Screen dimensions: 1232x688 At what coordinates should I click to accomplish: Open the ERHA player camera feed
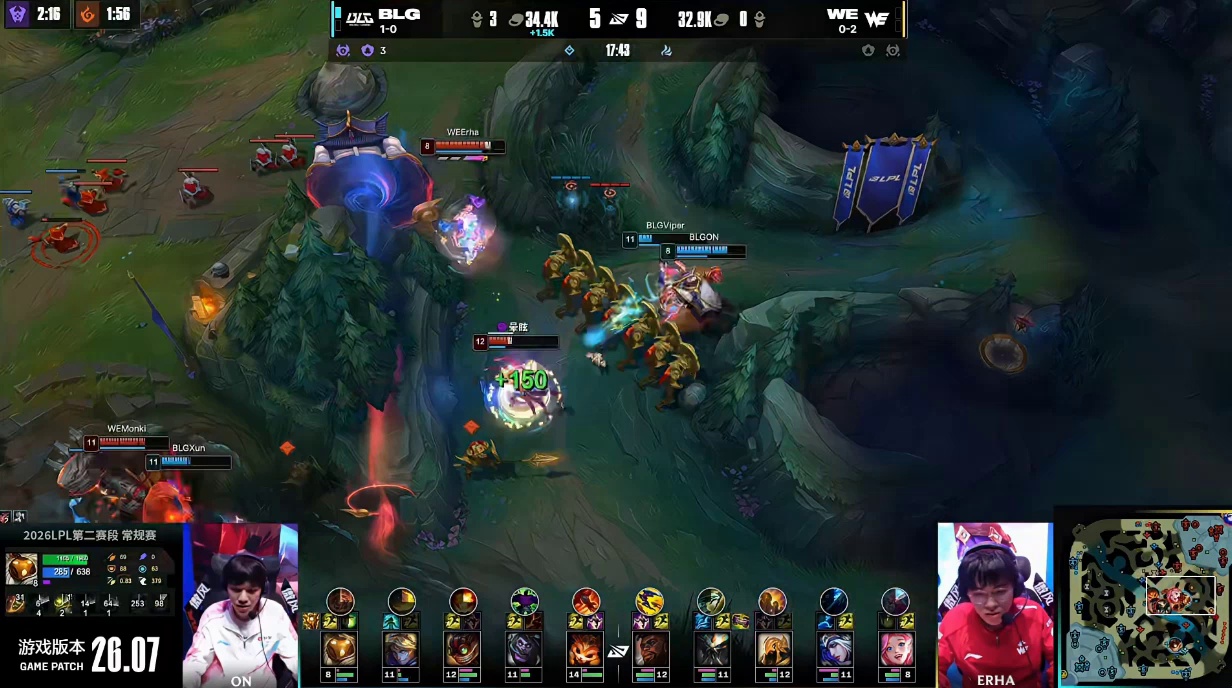coord(994,604)
